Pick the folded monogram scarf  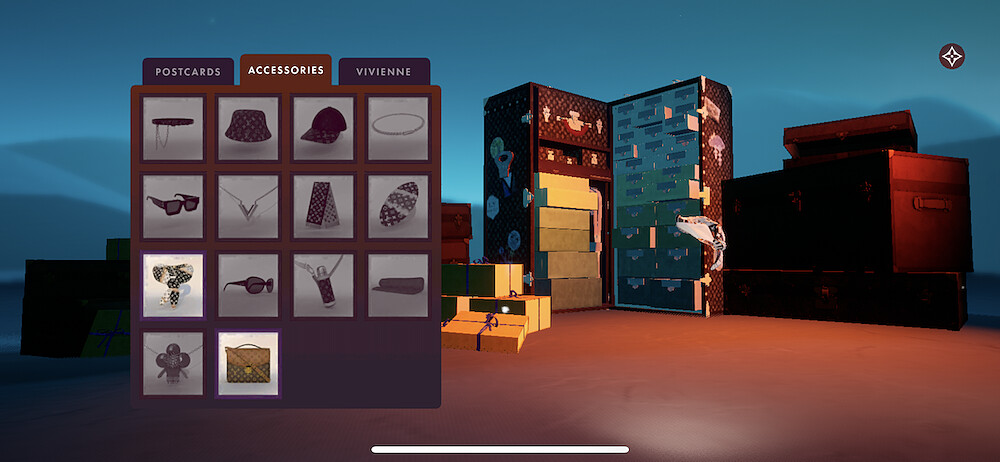pyautogui.click(x=323, y=206)
